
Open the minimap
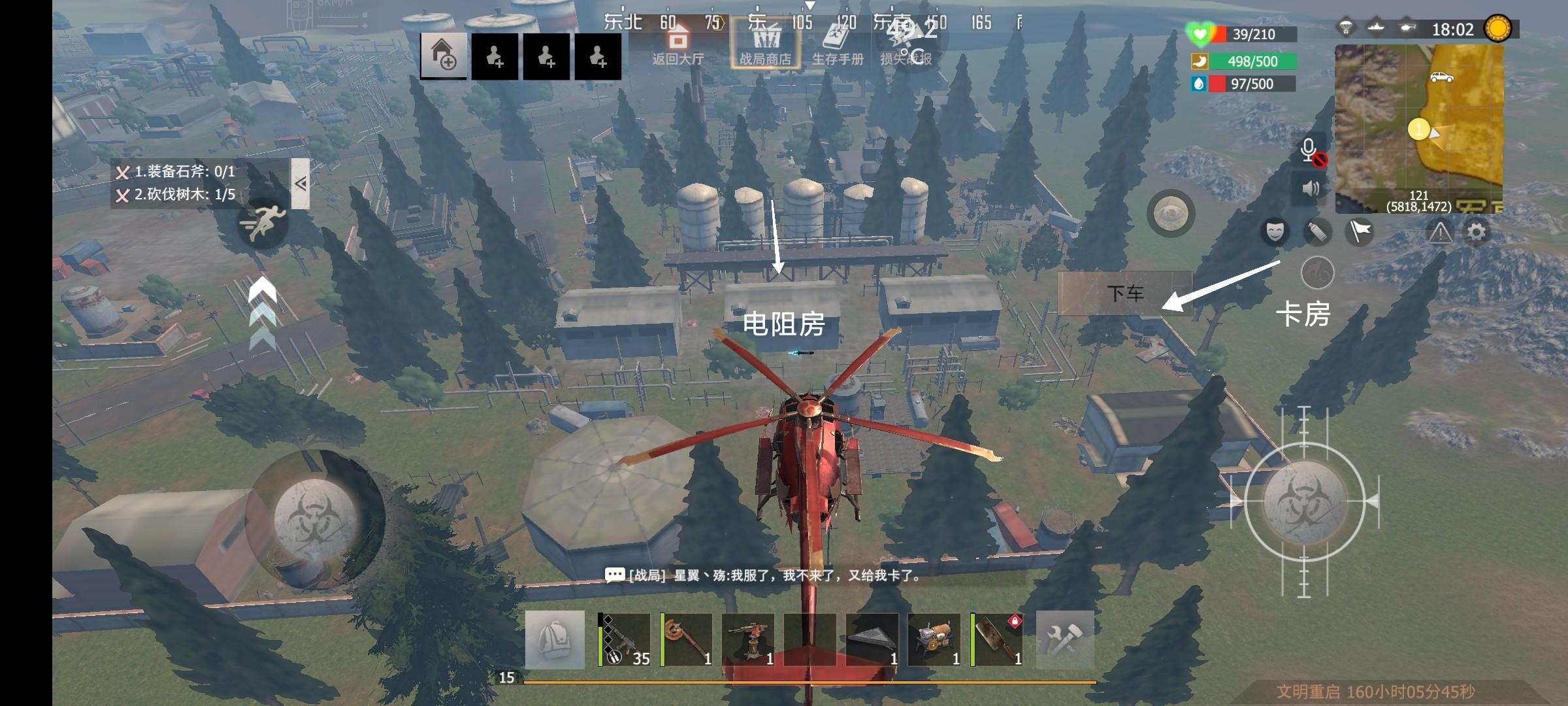coord(1418,129)
